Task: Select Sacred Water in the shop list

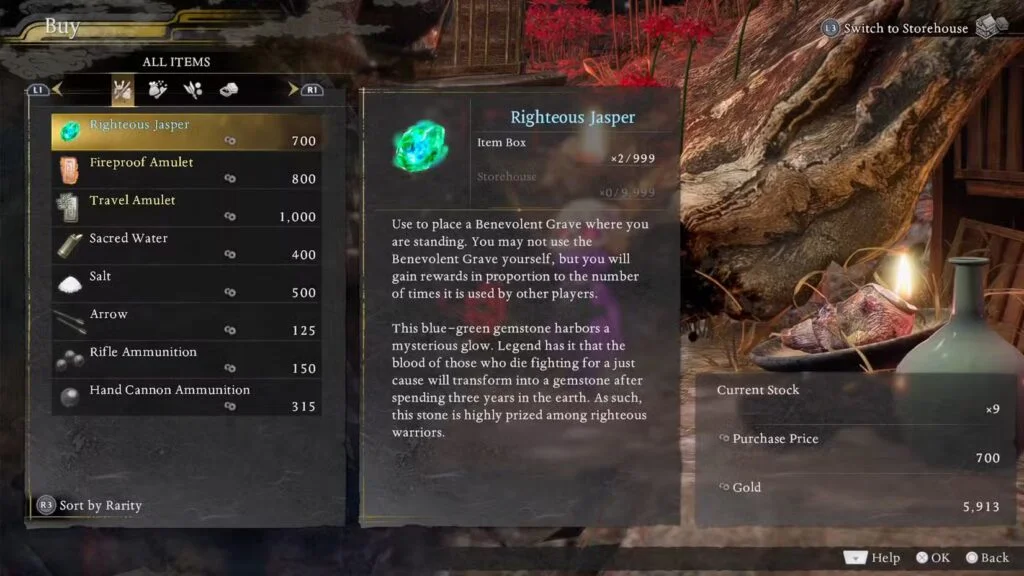Action: pos(186,246)
